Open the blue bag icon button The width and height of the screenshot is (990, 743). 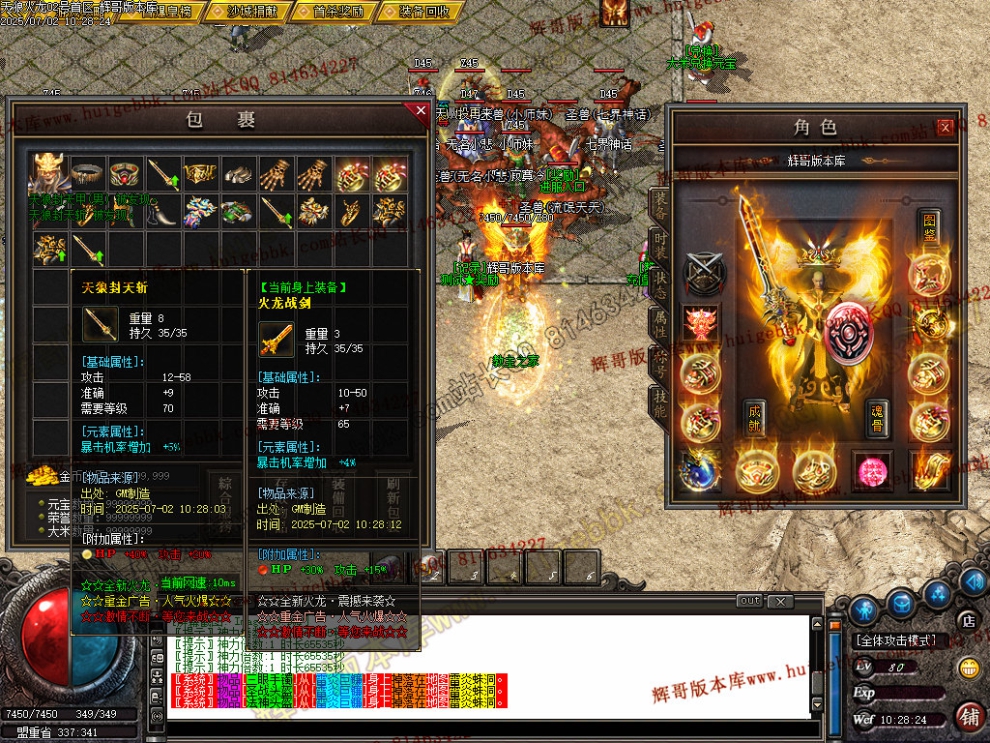(901, 603)
